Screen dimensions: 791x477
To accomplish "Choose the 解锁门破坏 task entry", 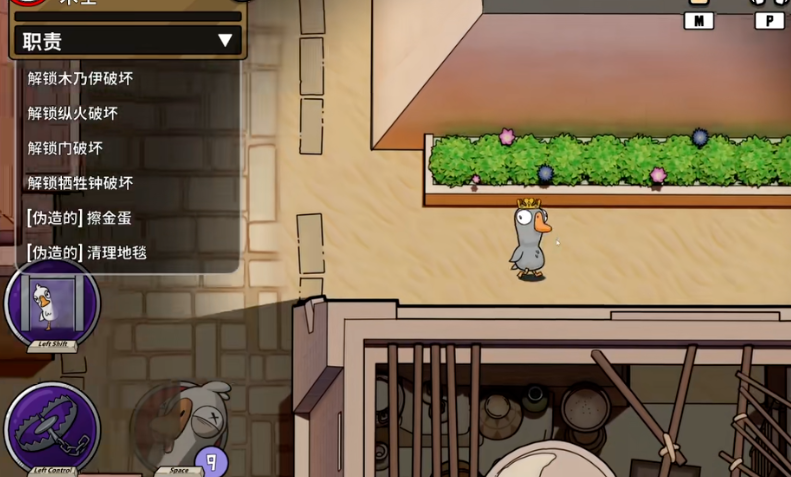I will click(65, 148).
